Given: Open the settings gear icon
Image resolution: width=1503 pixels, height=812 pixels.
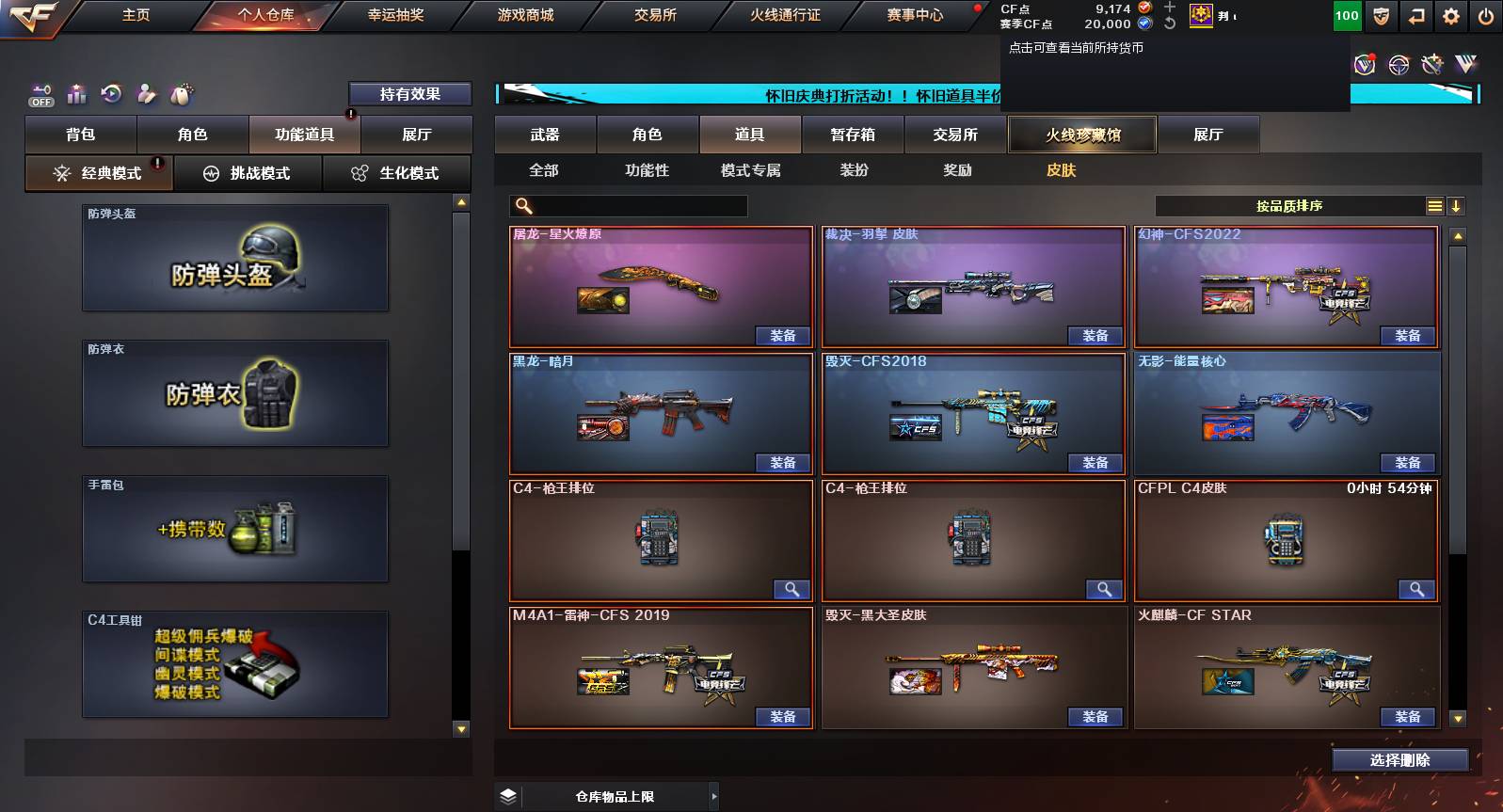Looking at the screenshot, I should [x=1450, y=16].
